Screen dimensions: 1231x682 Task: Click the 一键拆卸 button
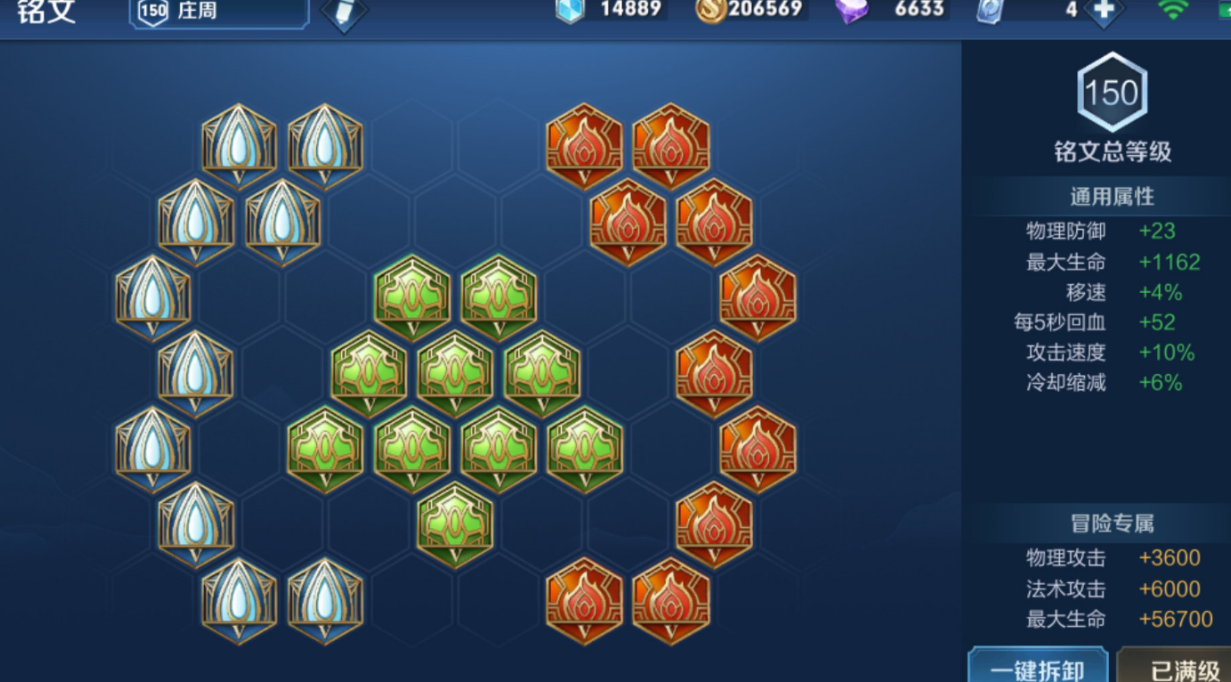(1037, 667)
